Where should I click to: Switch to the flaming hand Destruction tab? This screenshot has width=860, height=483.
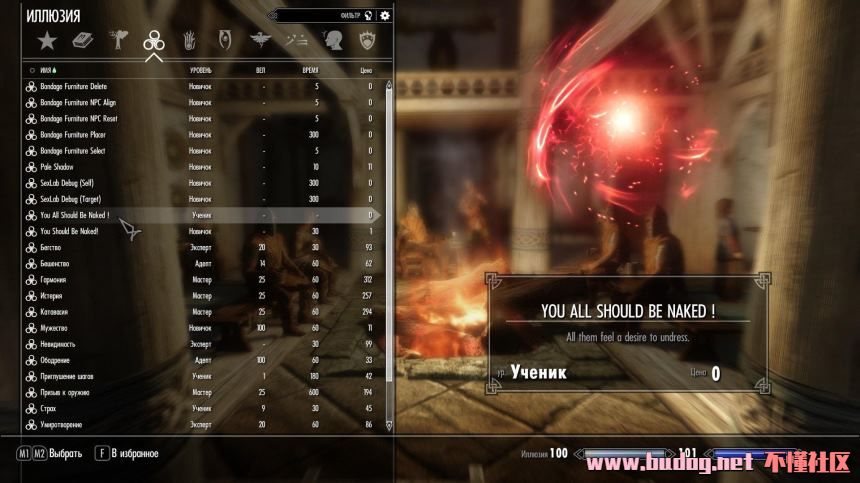coord(187,41)
